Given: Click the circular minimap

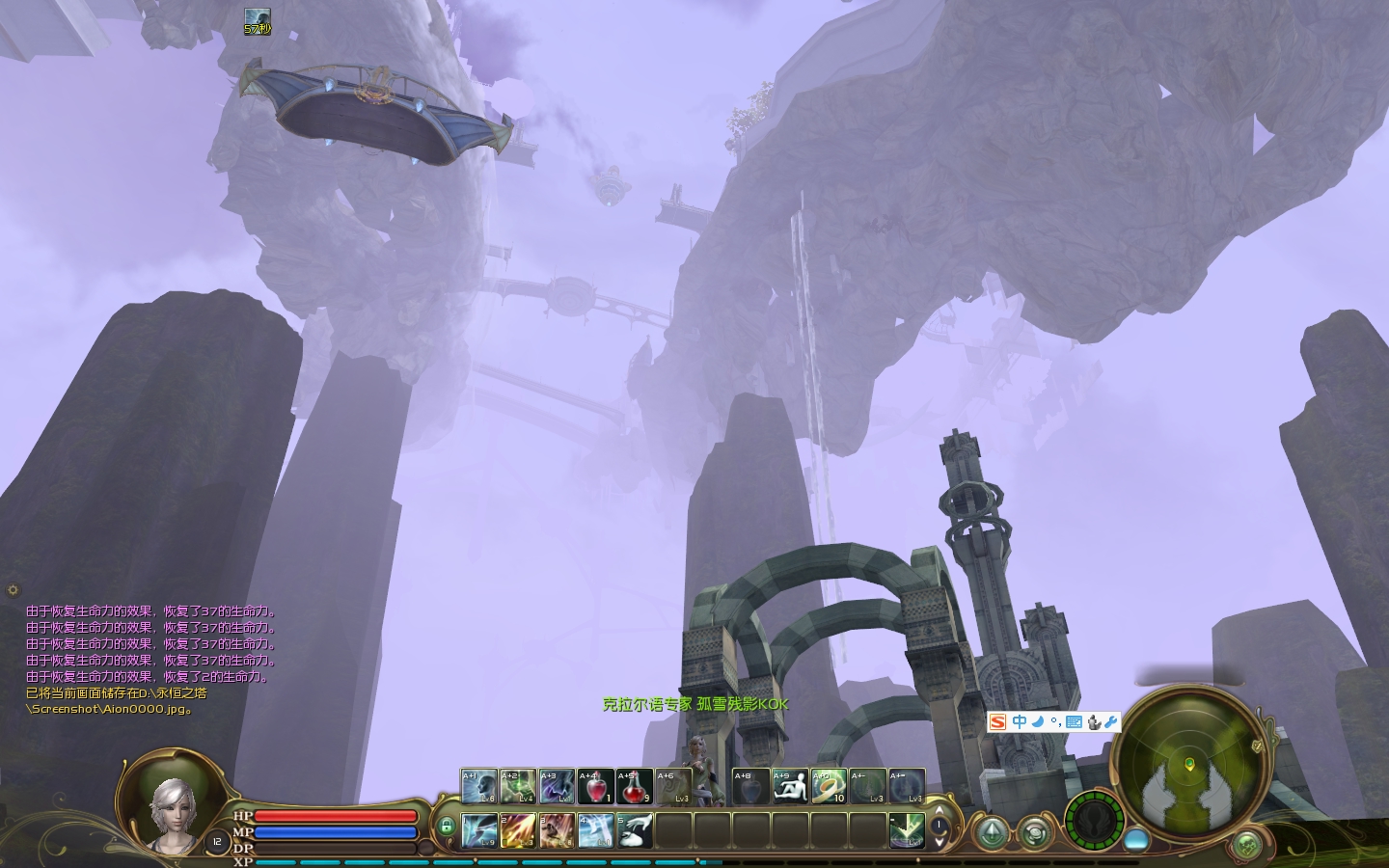Looking at the screenshot, I should click(x=1189, y=763).
